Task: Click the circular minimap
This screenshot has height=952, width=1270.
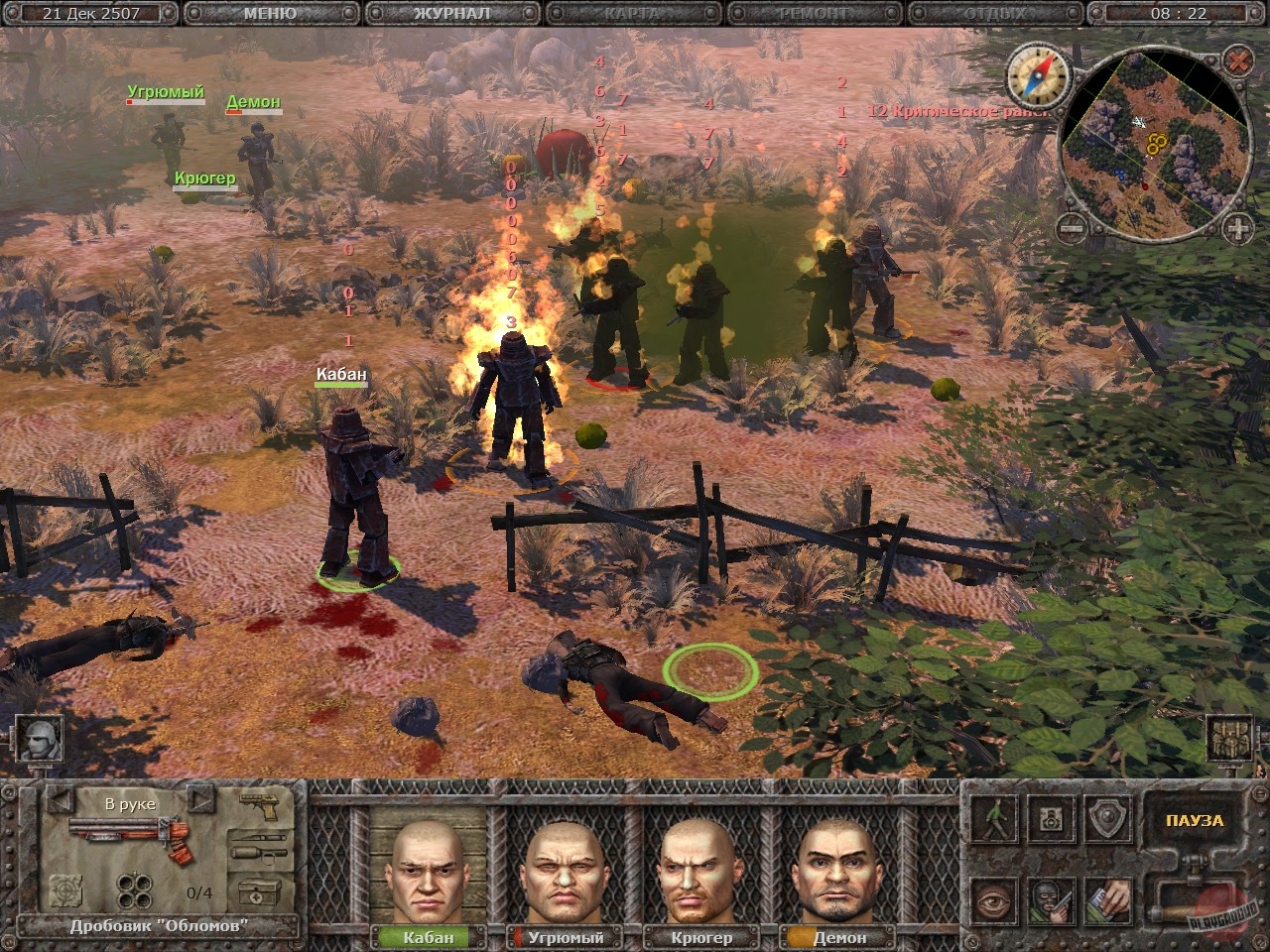Action: pyautogui.click(x=1153, y=149)
